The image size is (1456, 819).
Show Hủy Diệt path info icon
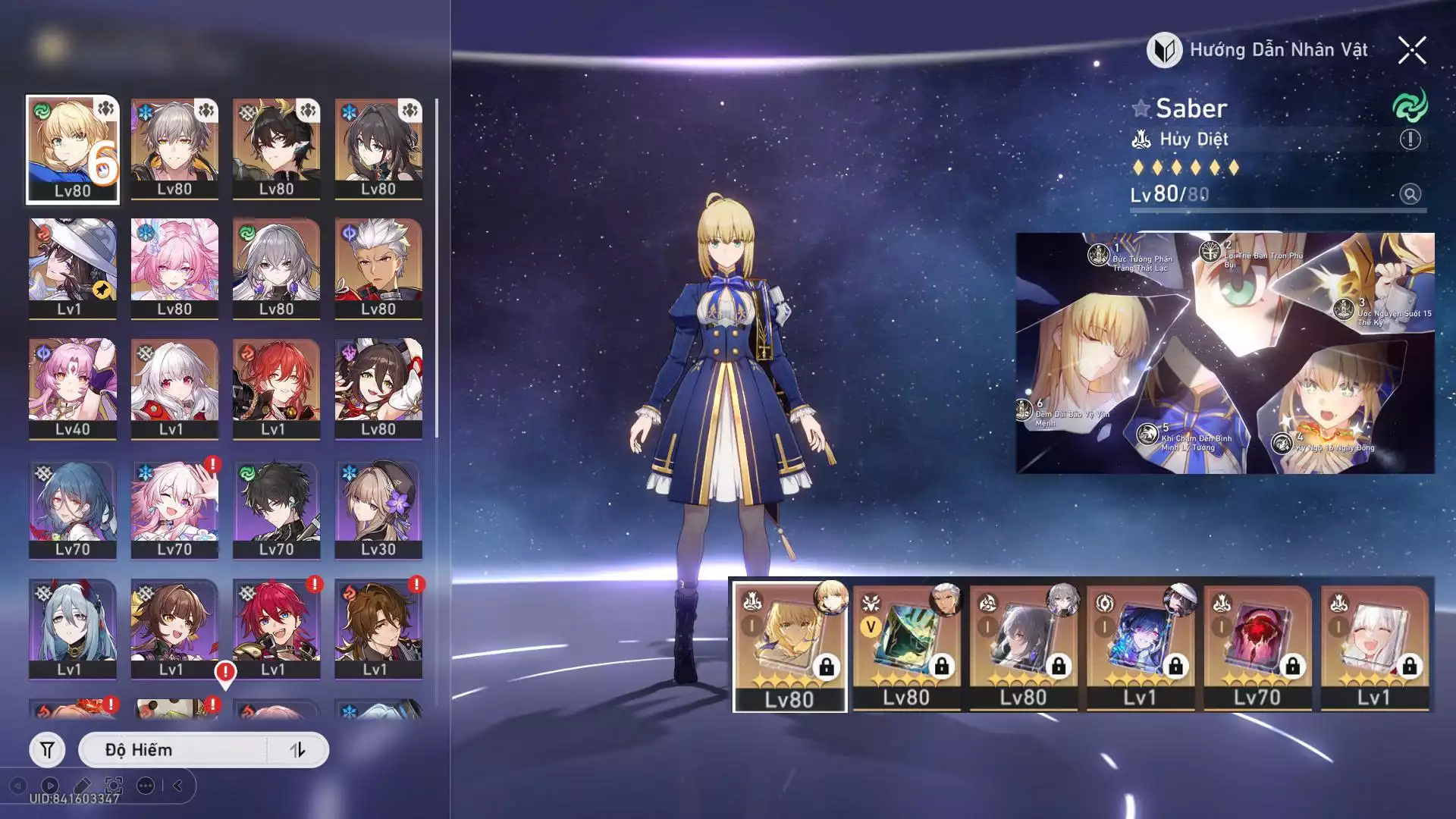click(1410, 140)
